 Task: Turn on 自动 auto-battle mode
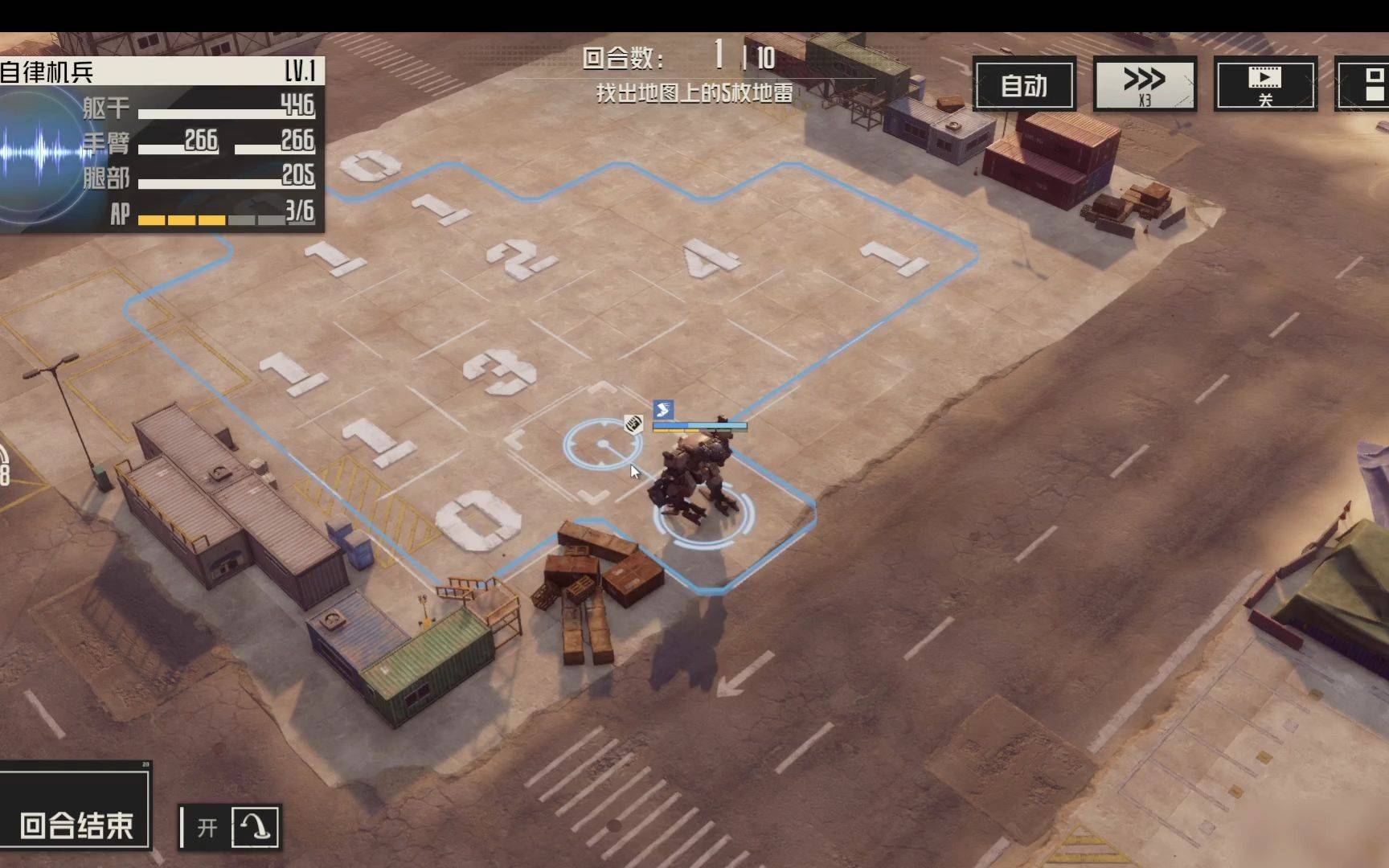point(1024,84)
